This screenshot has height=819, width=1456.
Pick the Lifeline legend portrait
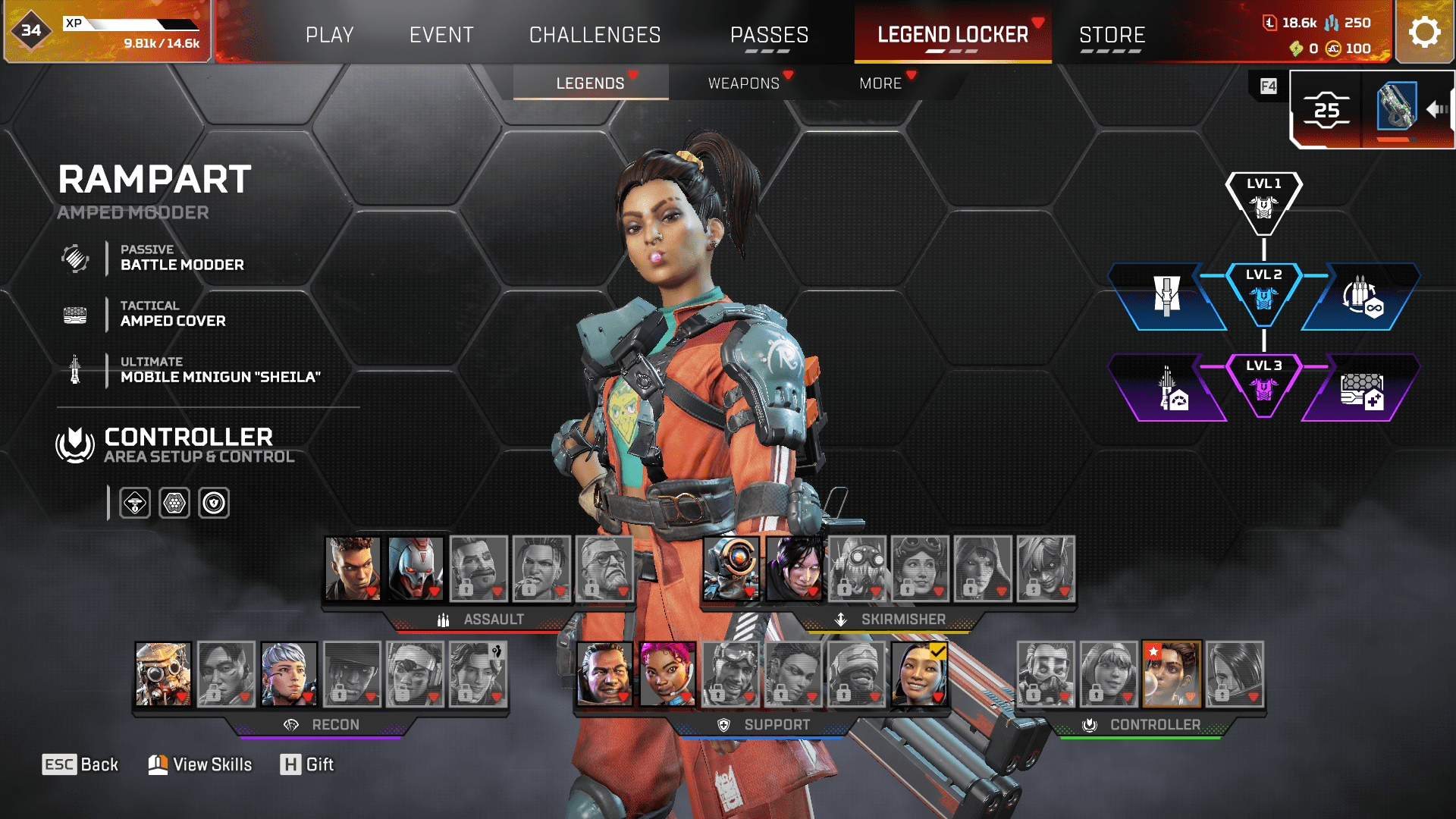point(667,674)
